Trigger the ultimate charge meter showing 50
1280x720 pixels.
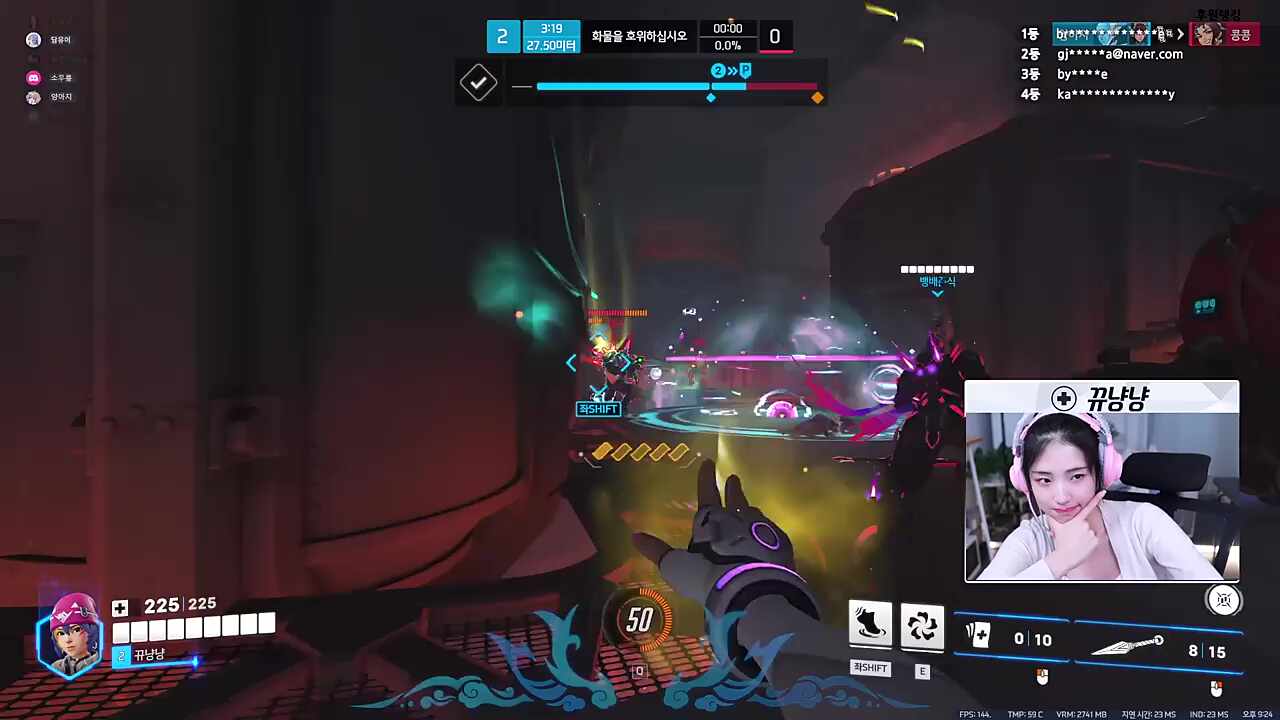[x=640, y=621]
